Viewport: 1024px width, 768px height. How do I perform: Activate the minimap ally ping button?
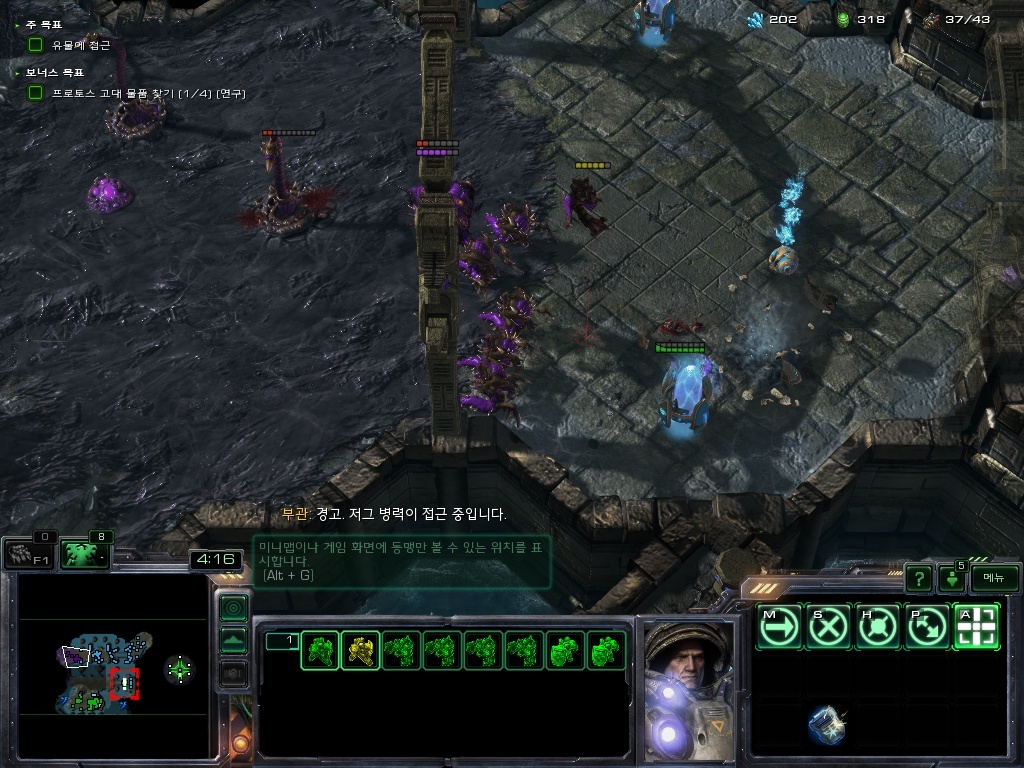pos(233,607)
